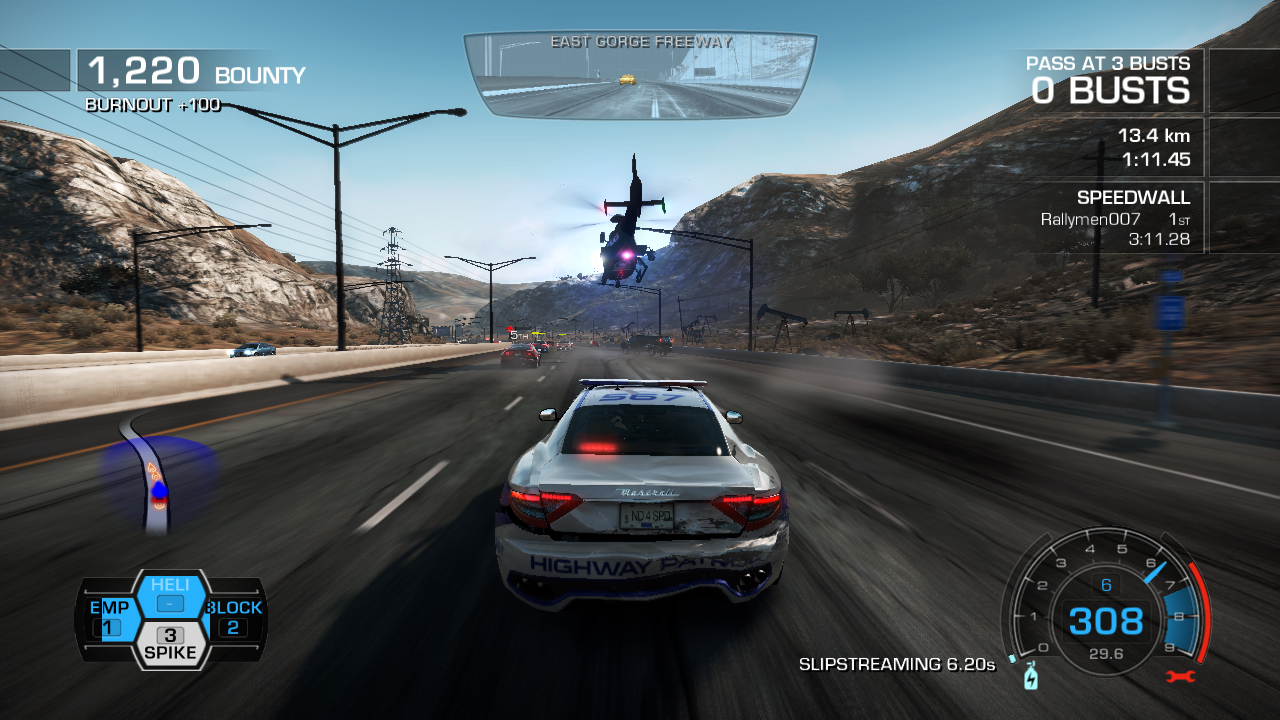Deploy the BLOCK roadblock slot
This screenshot has height=720, width=1280.
[x=233, y=618]
